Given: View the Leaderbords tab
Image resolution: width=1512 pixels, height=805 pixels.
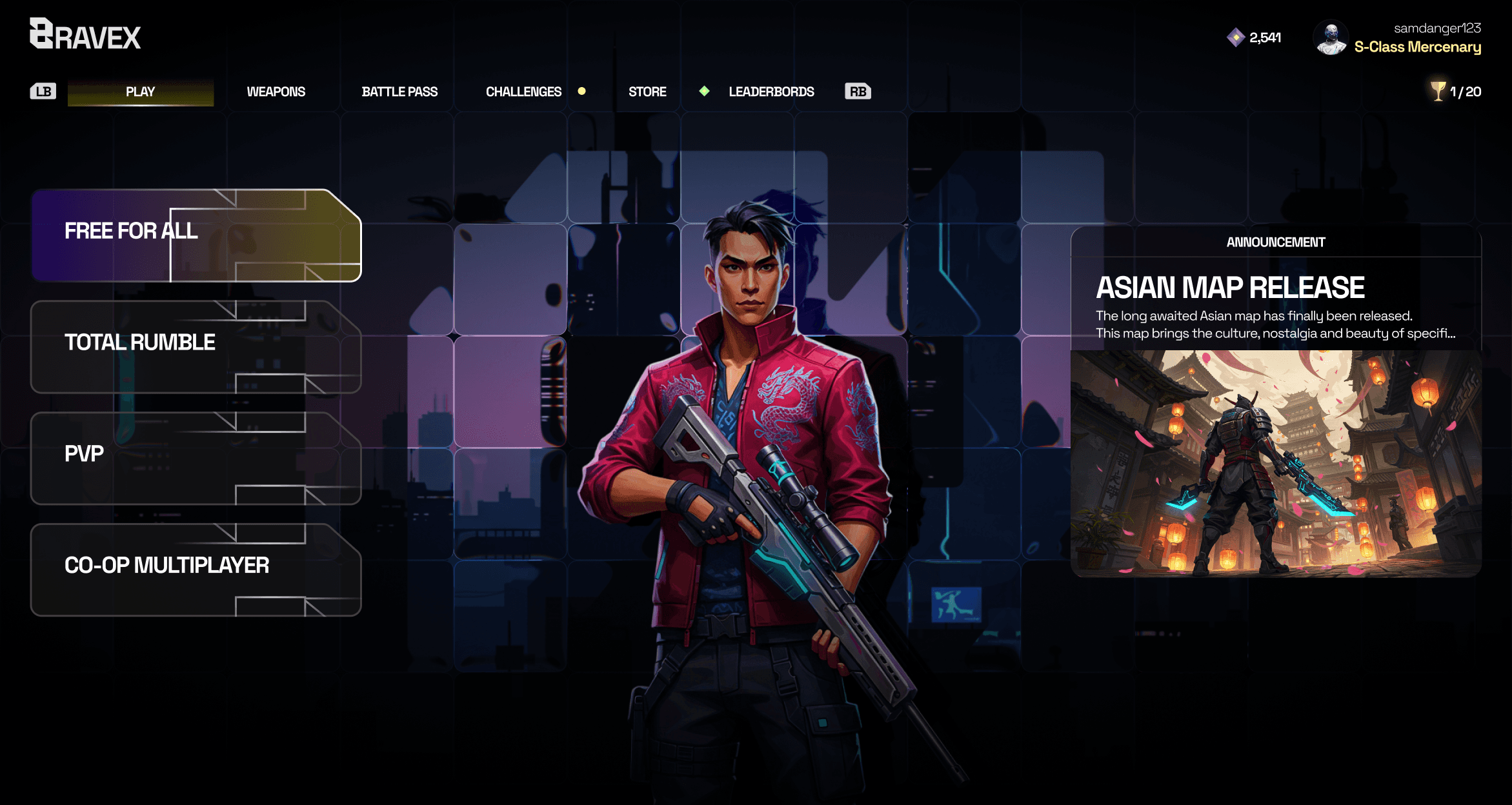Looking at the screenshot, I should click(x=771, y=92).
